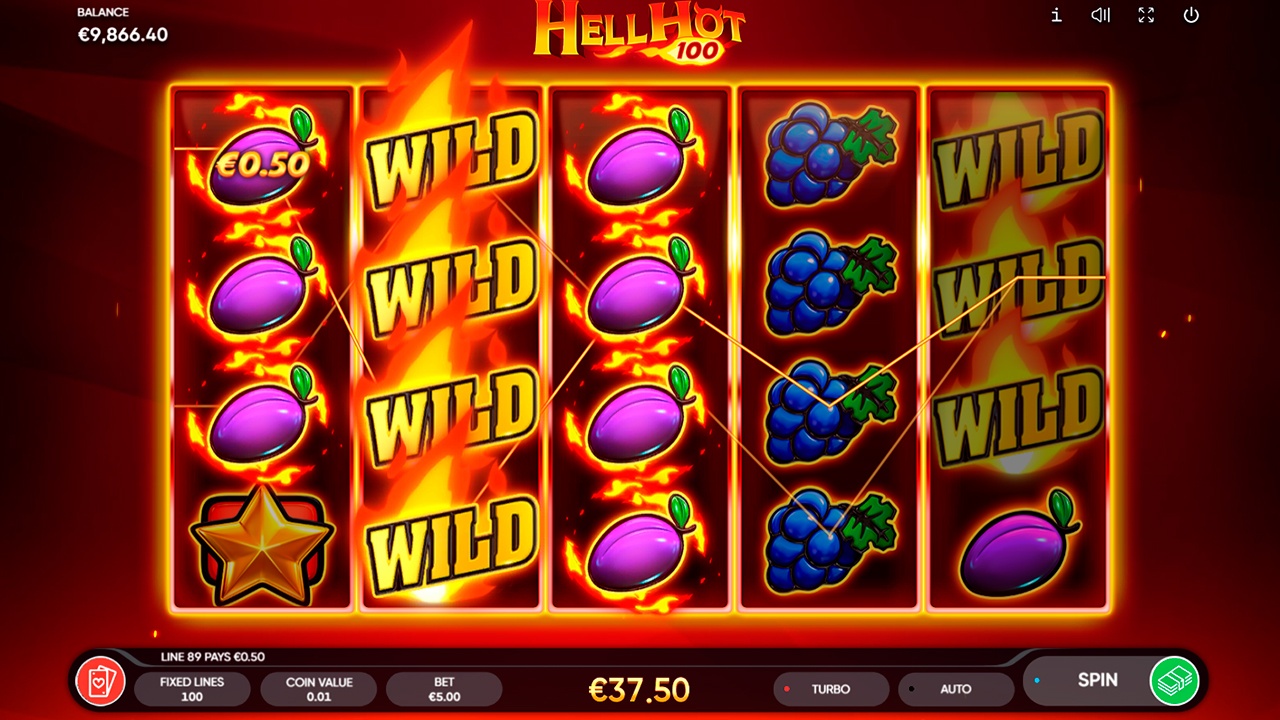Image resolution: width=1280 pixels, height=720 pixels.
Task: Exit the game via power icon
Action: pos(1191,15)
